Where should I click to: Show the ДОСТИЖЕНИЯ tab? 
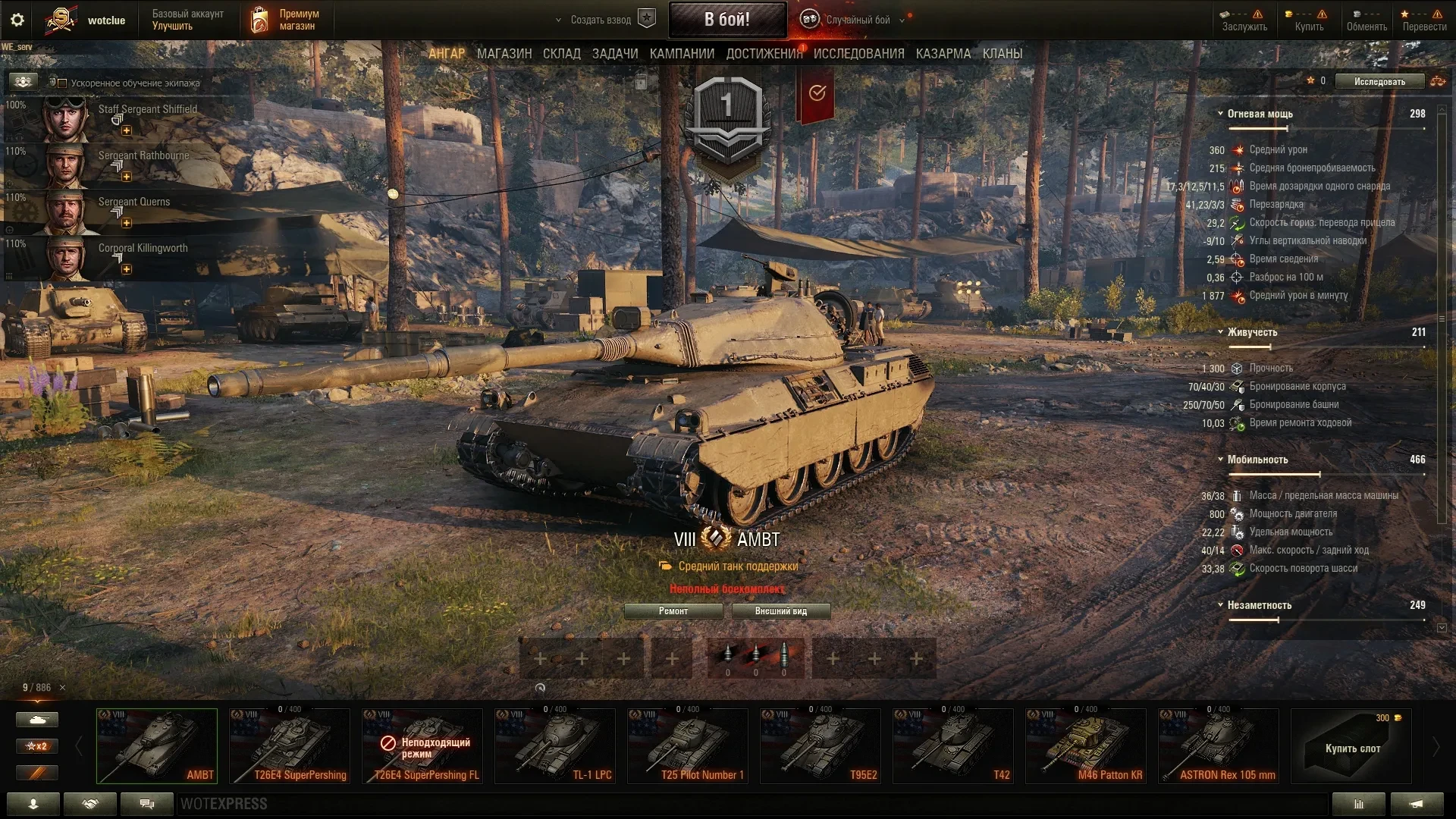[764, 54]
